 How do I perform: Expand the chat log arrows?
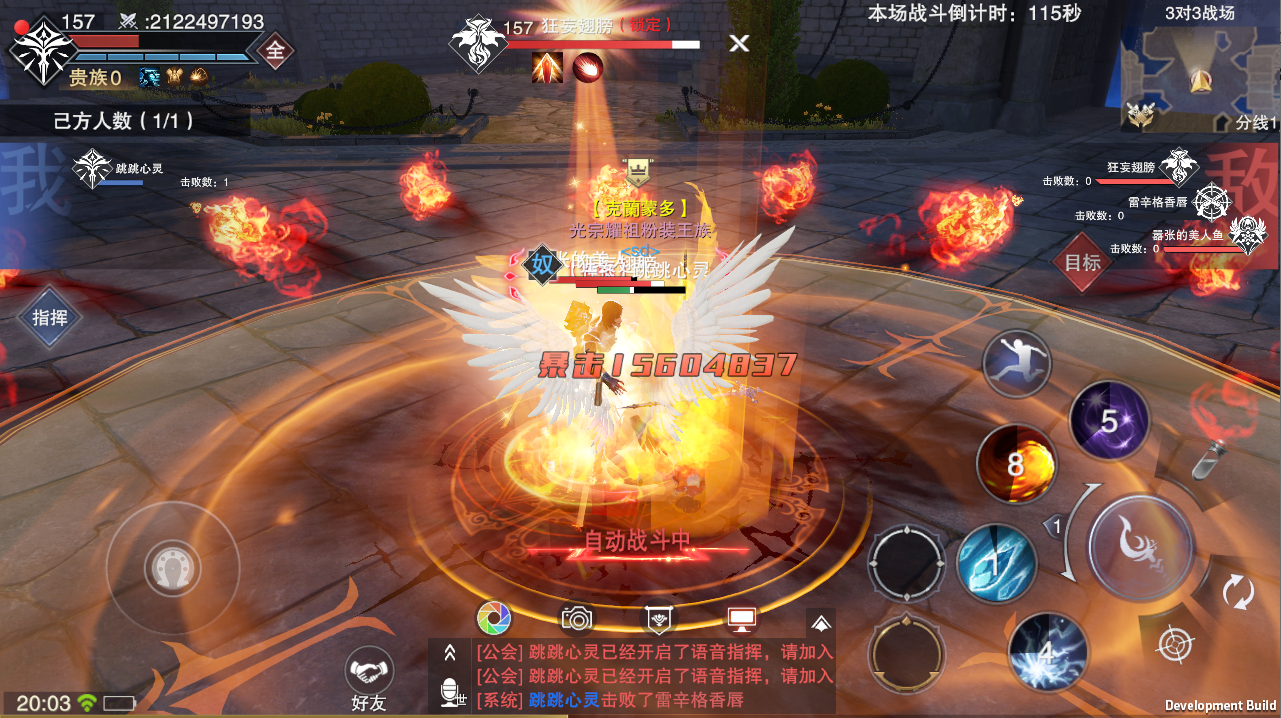click(x=450, y=652)
